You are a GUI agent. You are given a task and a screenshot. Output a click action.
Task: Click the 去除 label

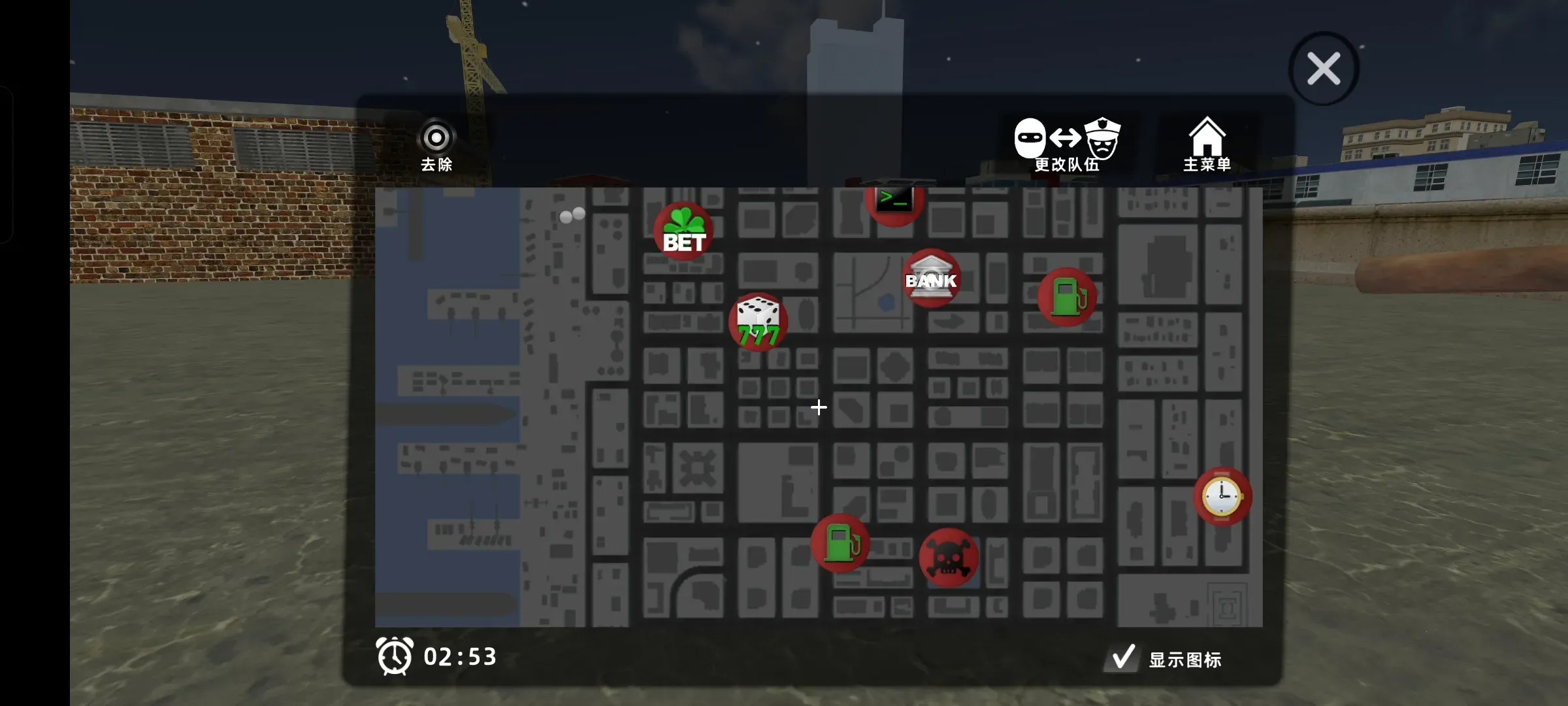435,166
